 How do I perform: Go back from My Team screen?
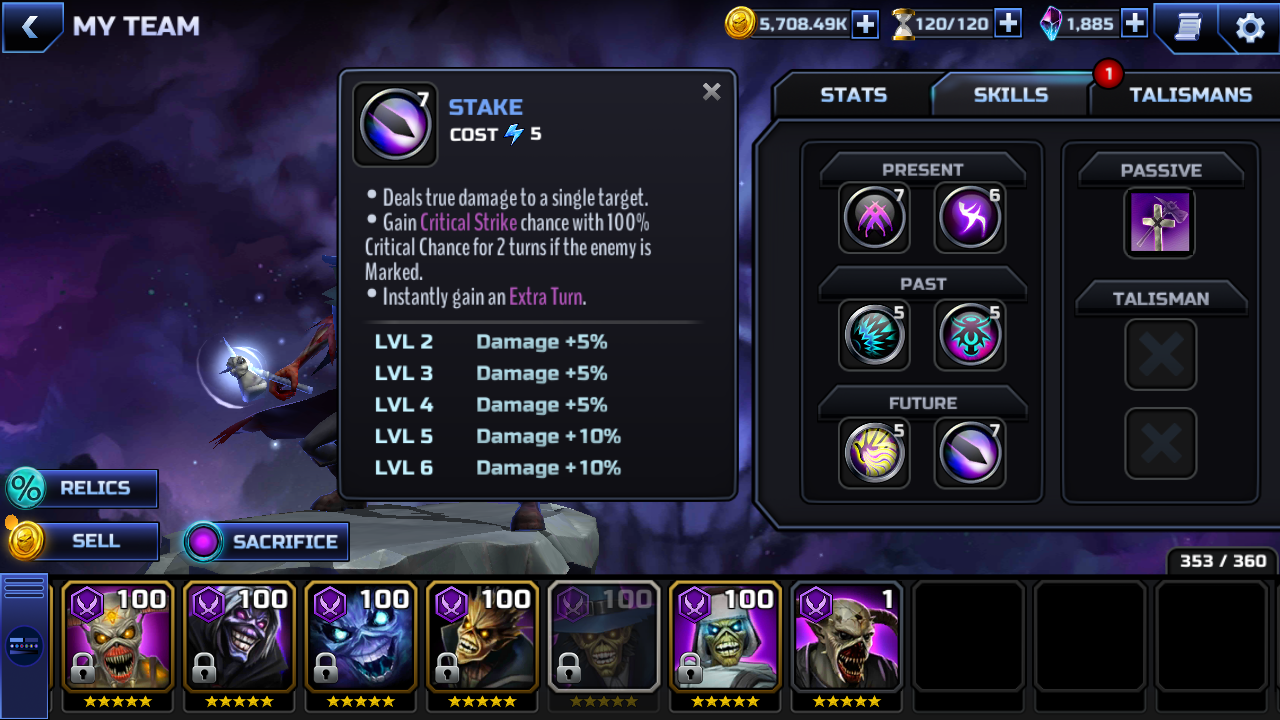[x=31, y=27]
